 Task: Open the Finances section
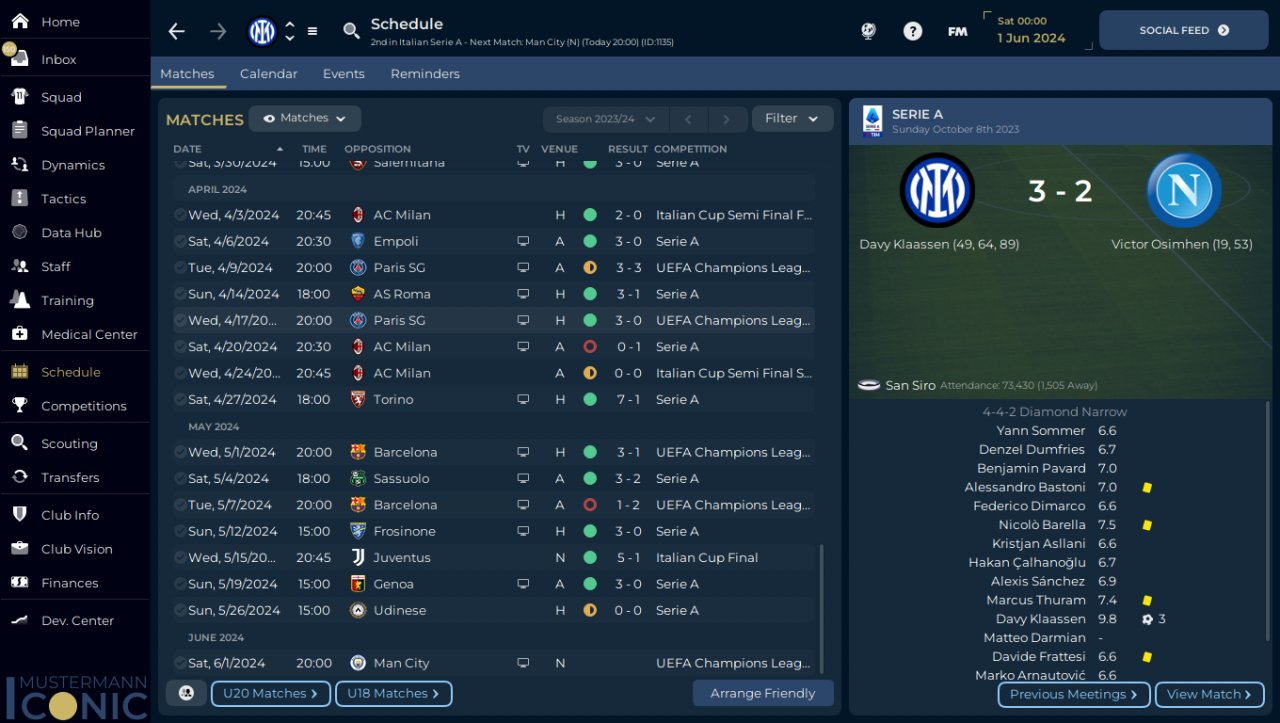(x=69, y=583)
